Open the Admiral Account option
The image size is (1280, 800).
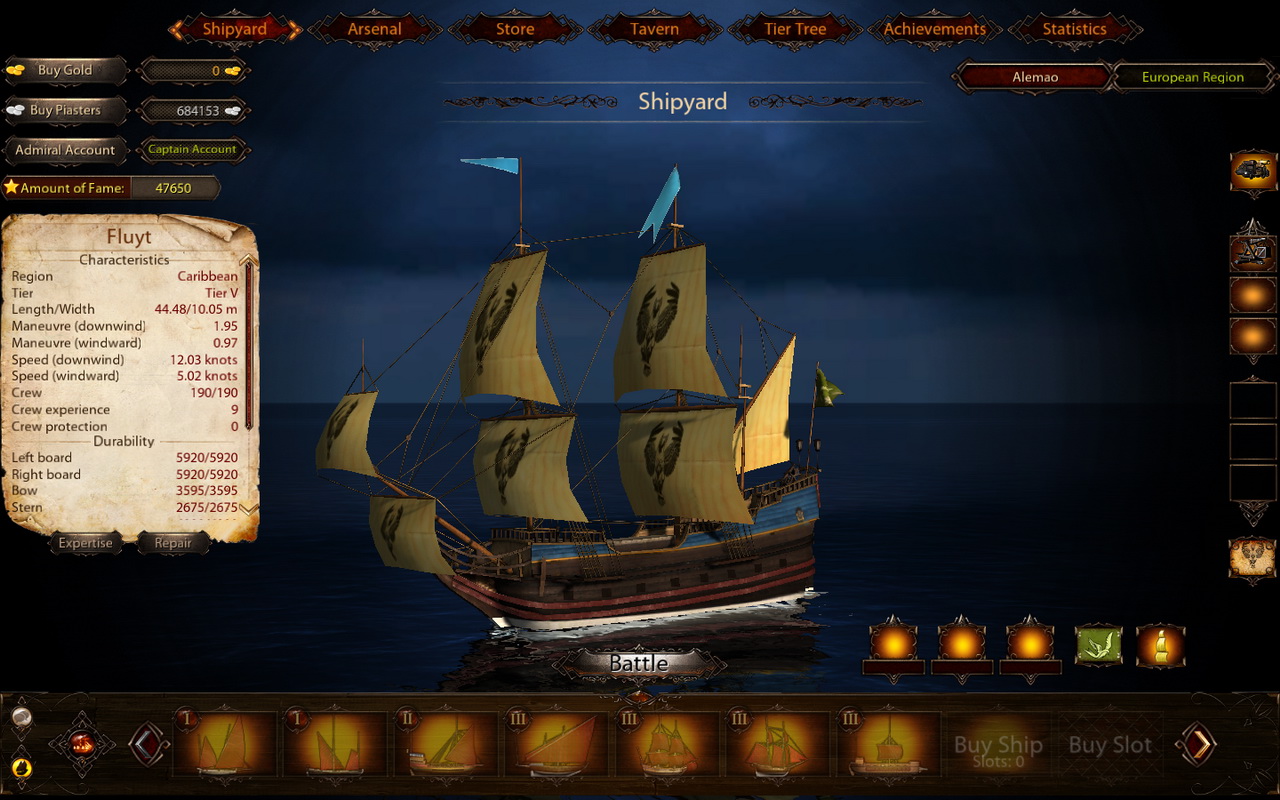coord(65,150)
